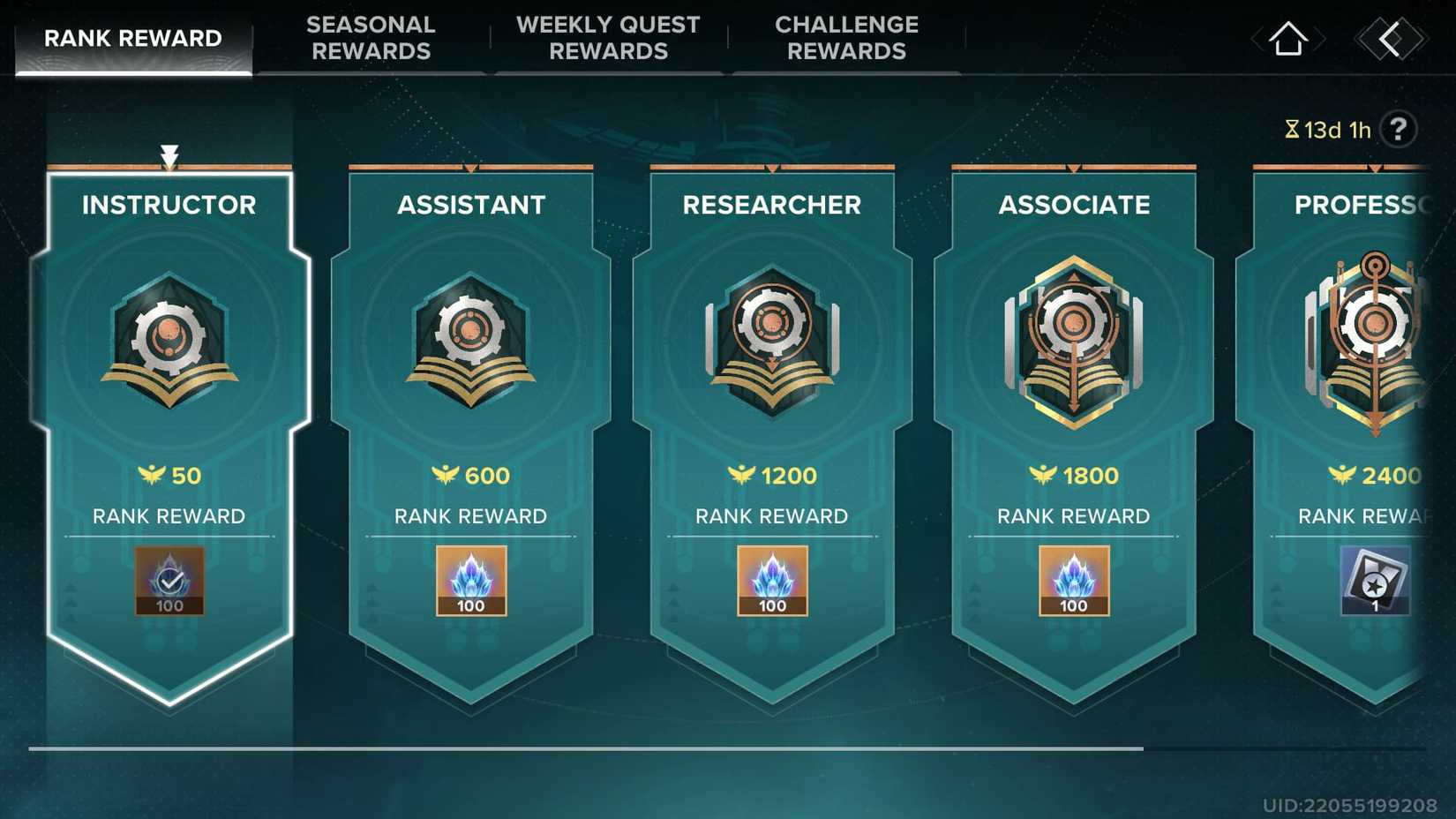
Task: Click the Associate rank badge icon
Action: coord(1073,344)
